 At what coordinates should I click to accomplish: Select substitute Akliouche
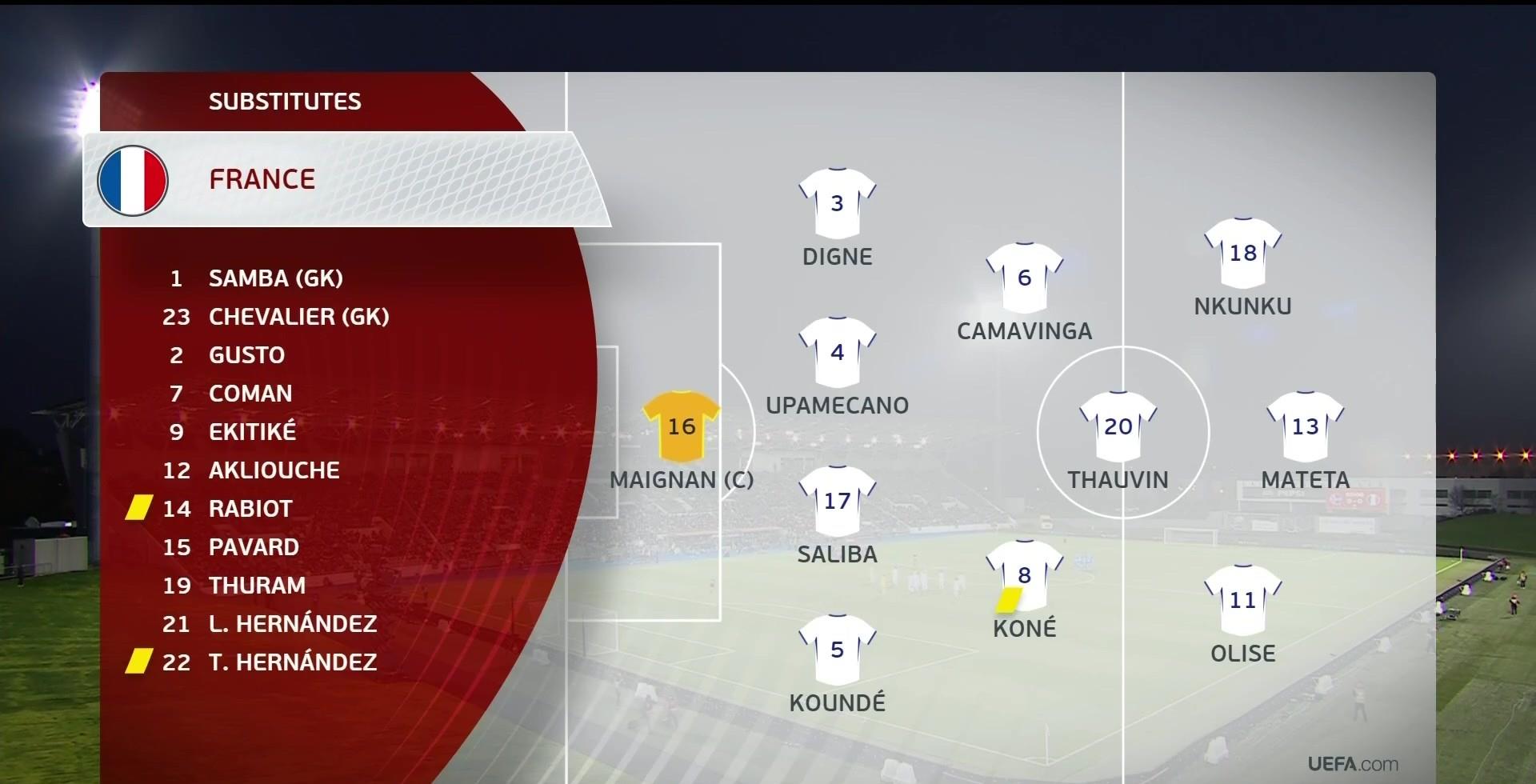pyautogui.click(x=274, y=470)
